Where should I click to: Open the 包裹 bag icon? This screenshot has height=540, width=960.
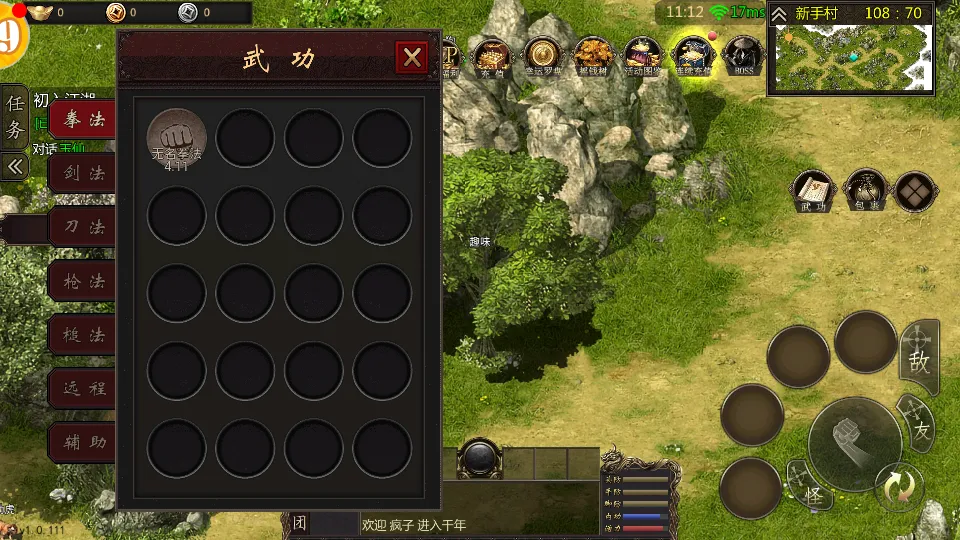[x=865, y=191]
